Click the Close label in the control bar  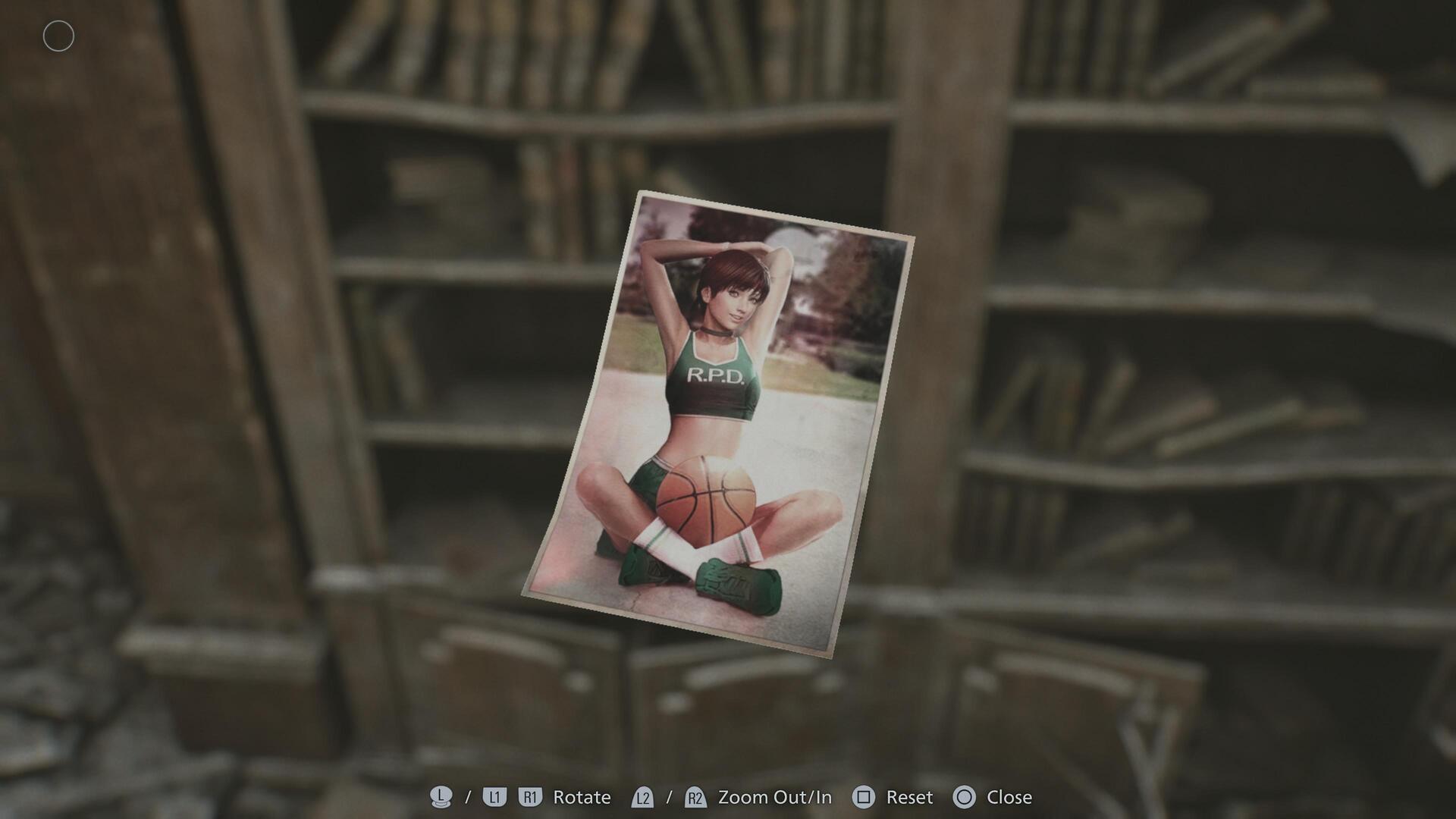tap(1011, 797)
